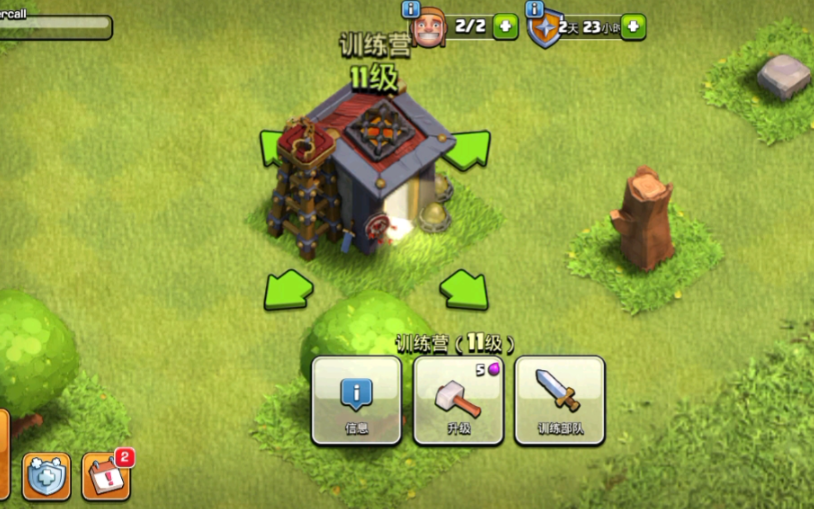Show builder info via the blue i icon
The image size is (814, 509).
click(x=411, y=9)
